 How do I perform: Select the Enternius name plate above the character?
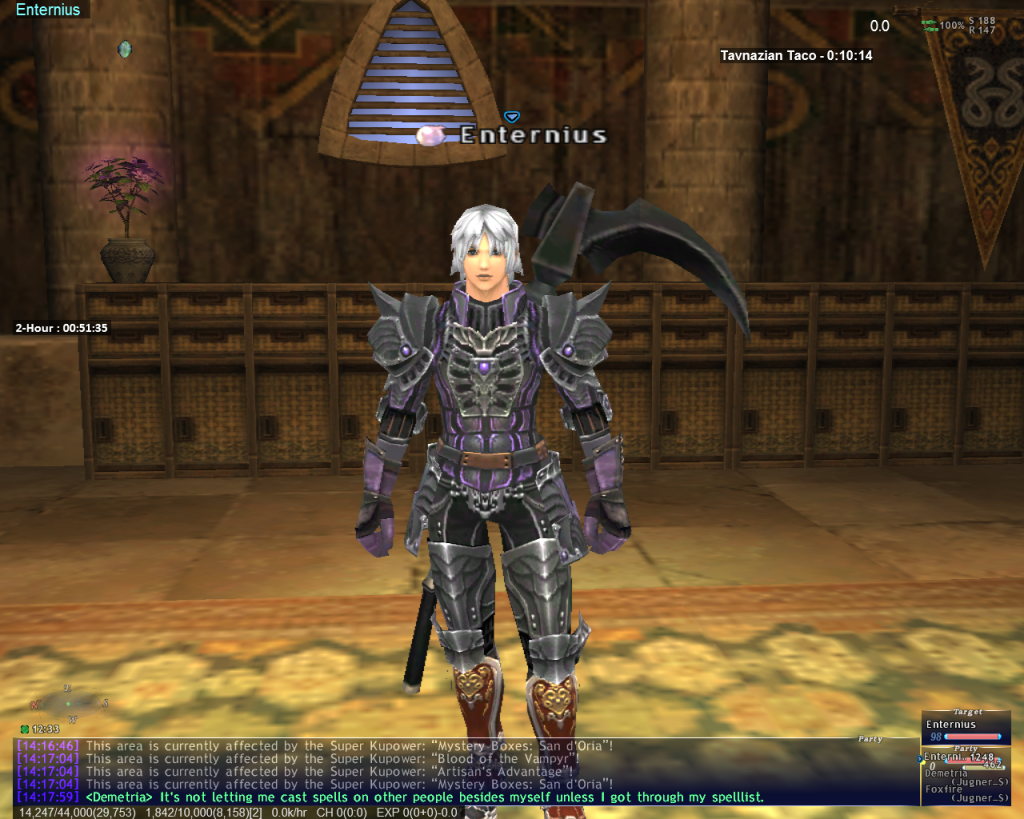[x=532, y=135]
